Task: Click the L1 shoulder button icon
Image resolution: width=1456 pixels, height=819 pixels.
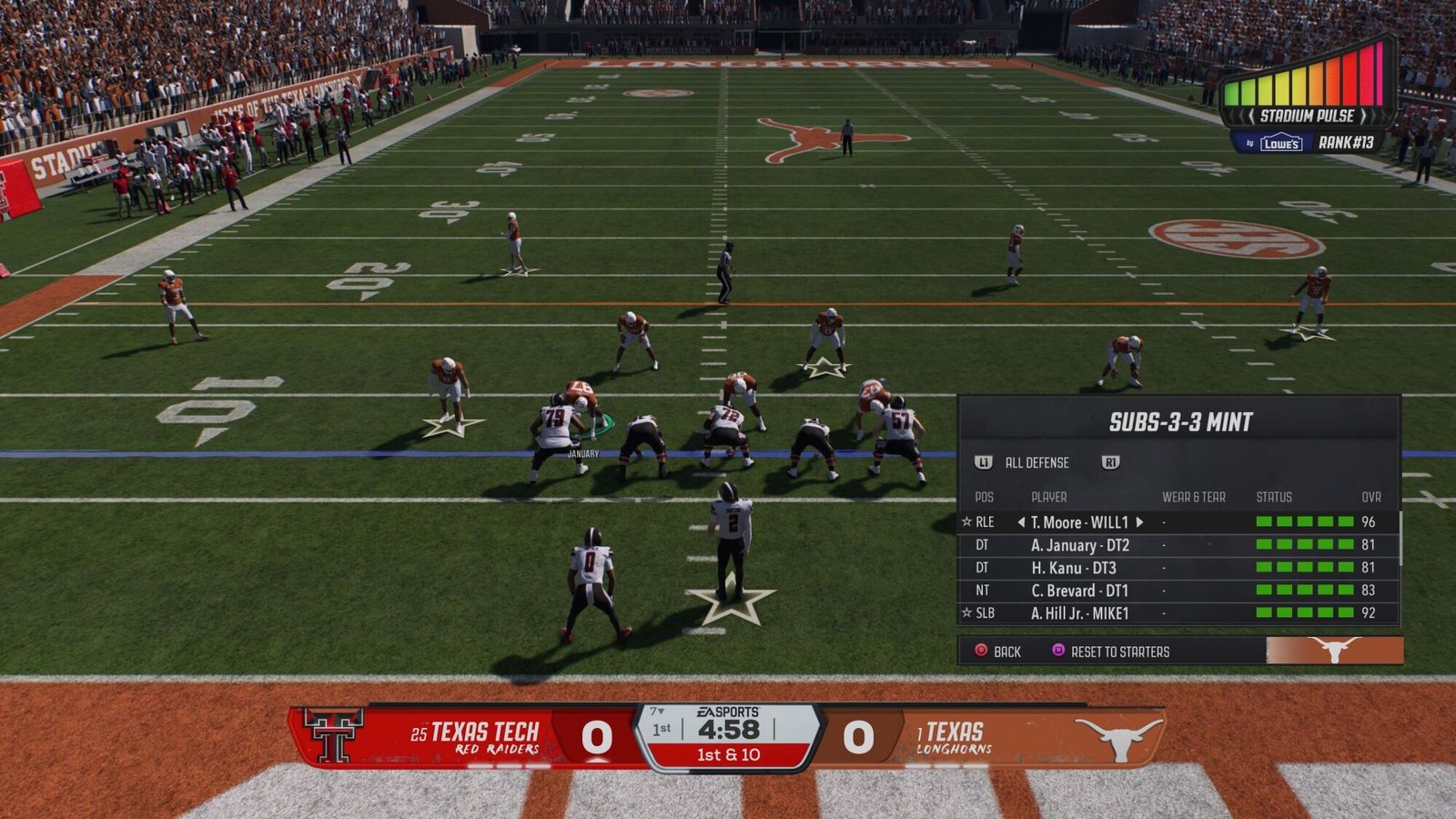Action: 983,463
